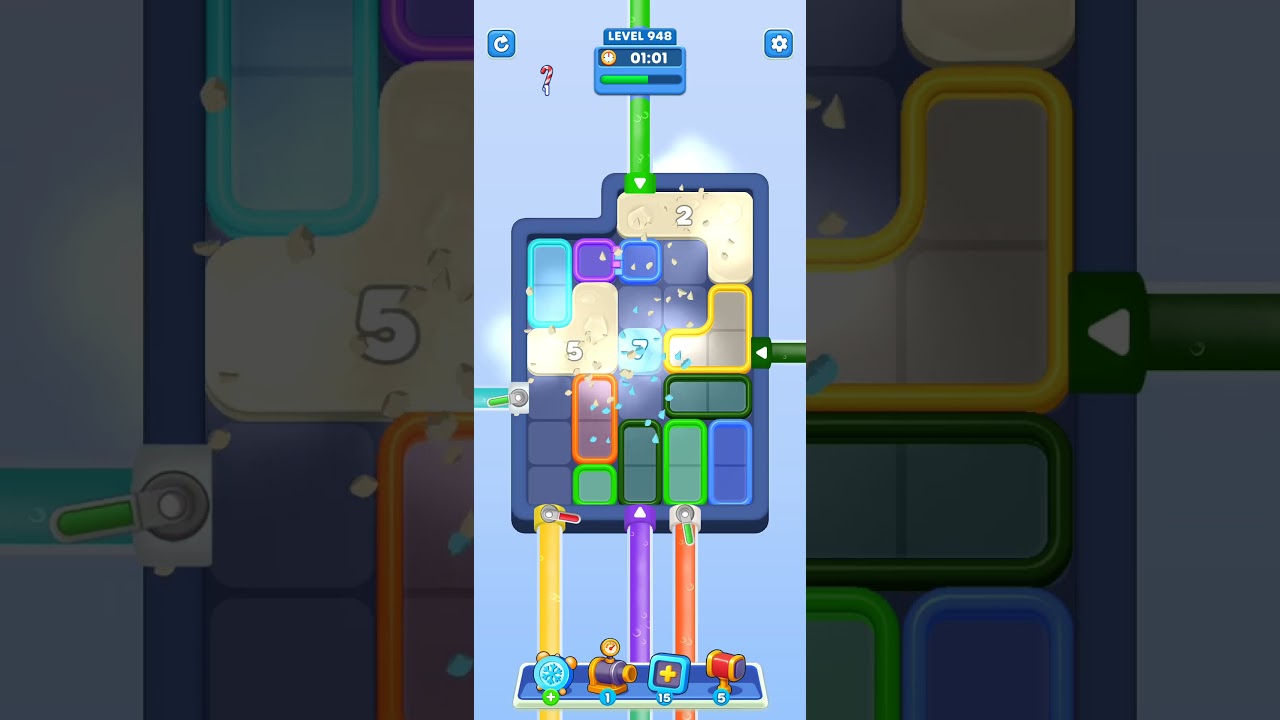Tap the green level progress bar

point(639,79)
